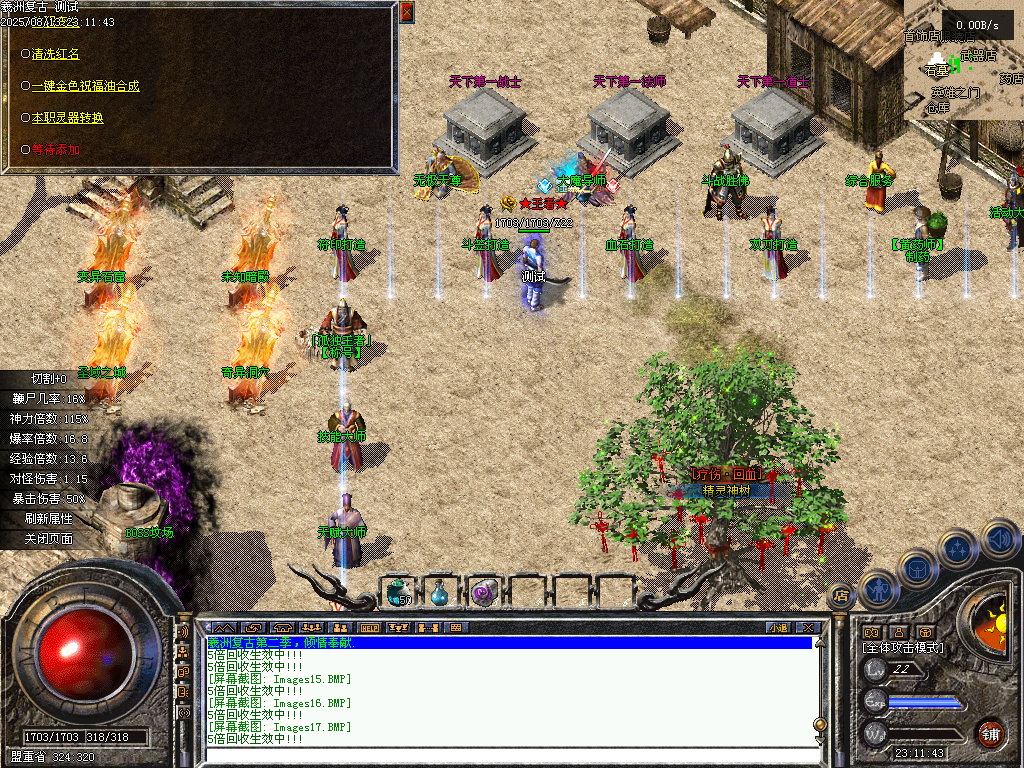Select the 清洗红名 option
The width and height of the screenshot is (1024, 768).
[55, 54]
